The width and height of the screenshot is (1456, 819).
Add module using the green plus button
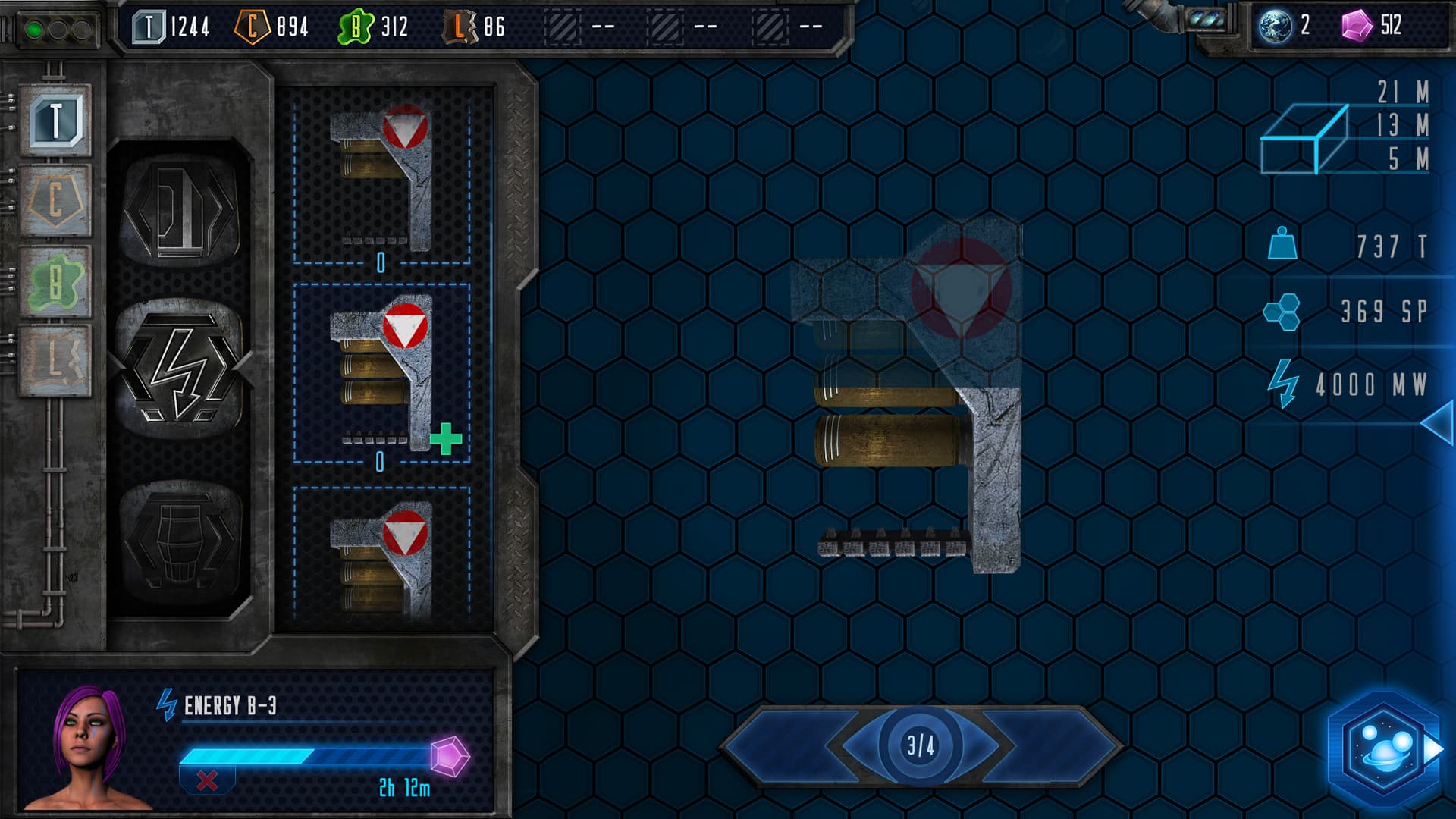[444, 438]
